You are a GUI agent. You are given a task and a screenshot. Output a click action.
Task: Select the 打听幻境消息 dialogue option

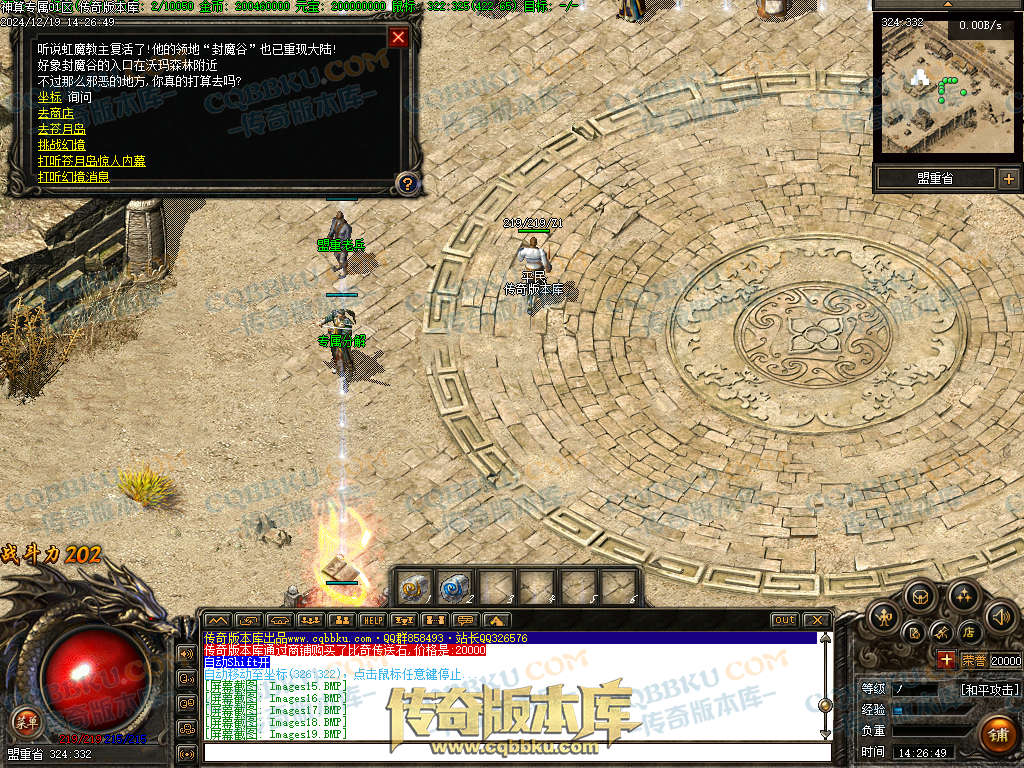[x=74, y=177]
